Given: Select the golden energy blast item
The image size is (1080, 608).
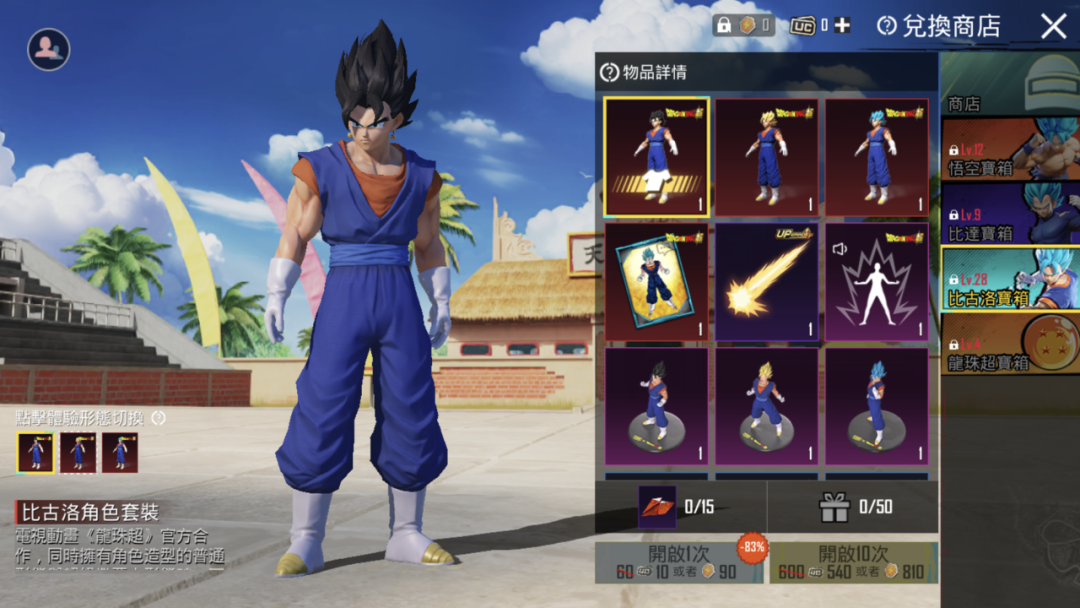Looking at the screenshot, I should 766,282.
